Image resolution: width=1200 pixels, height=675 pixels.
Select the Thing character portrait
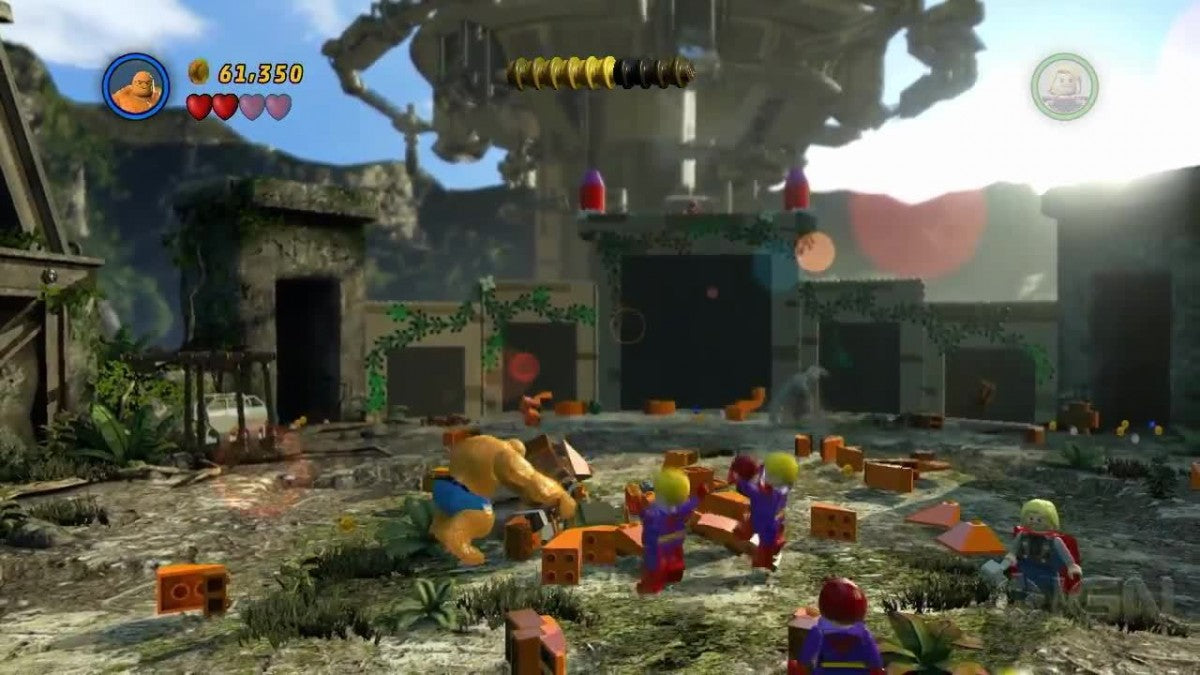click(x=136, y=87)
